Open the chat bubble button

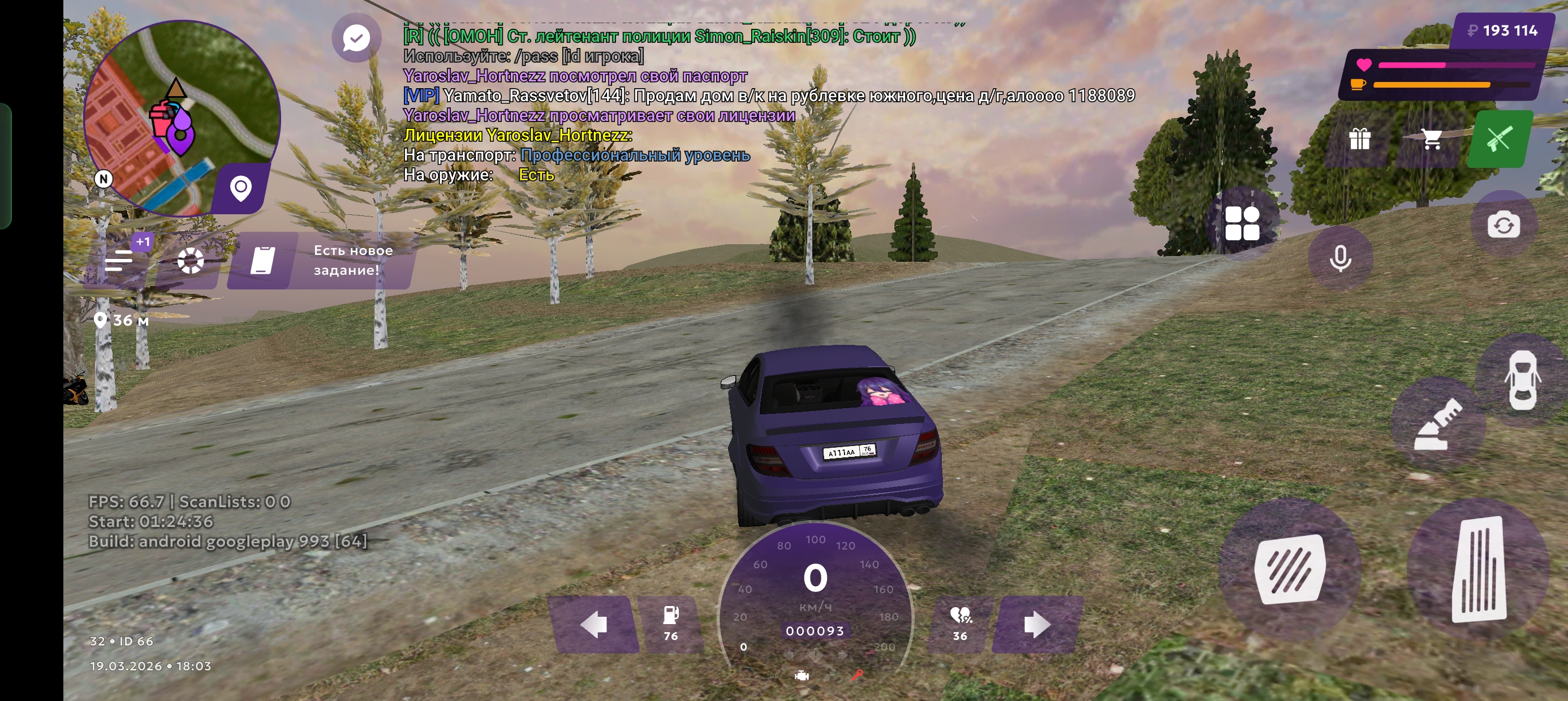point(356,38)
